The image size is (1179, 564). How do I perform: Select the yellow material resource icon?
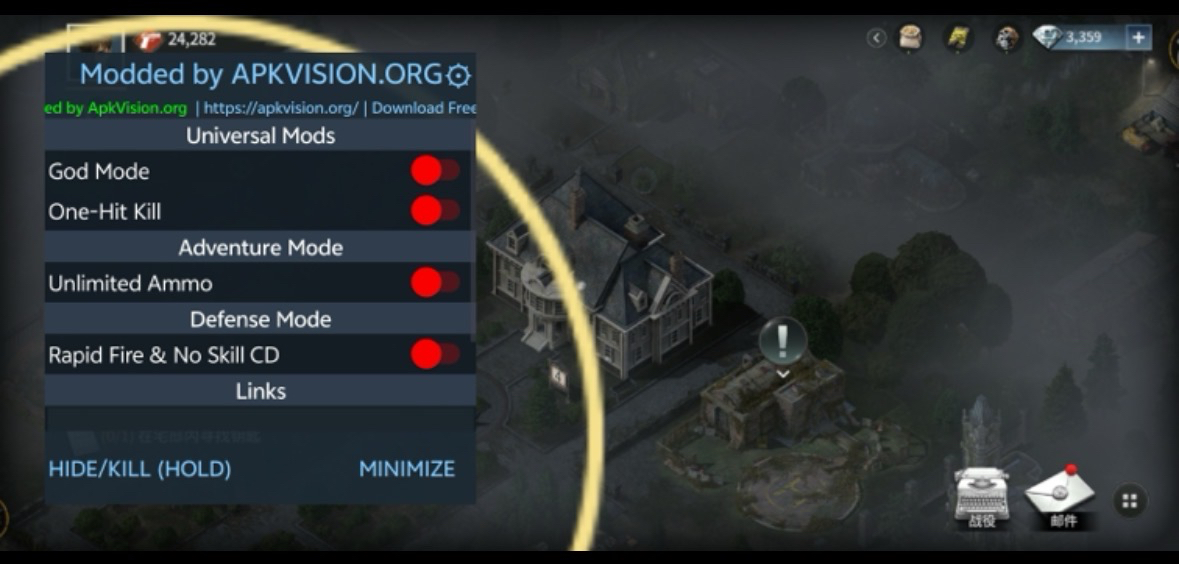(x=958, y=38)
